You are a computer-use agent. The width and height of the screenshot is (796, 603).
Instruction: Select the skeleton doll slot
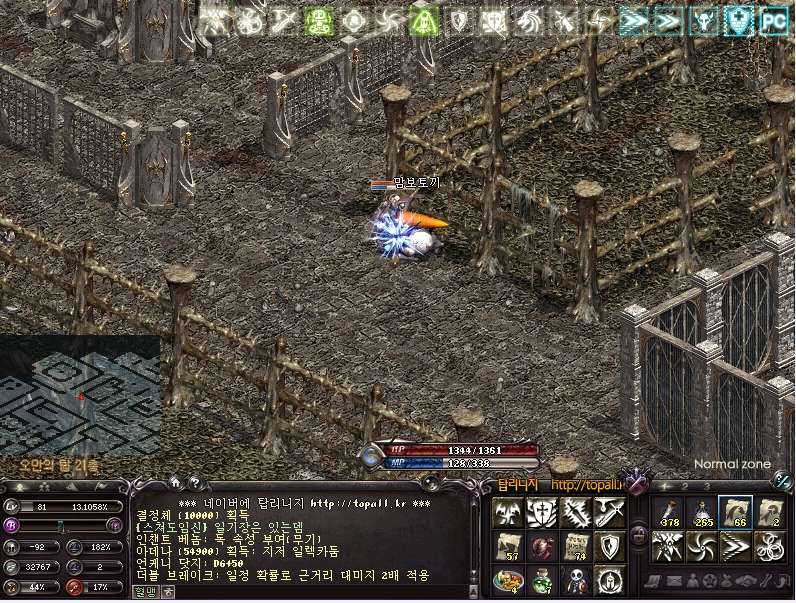575,580
